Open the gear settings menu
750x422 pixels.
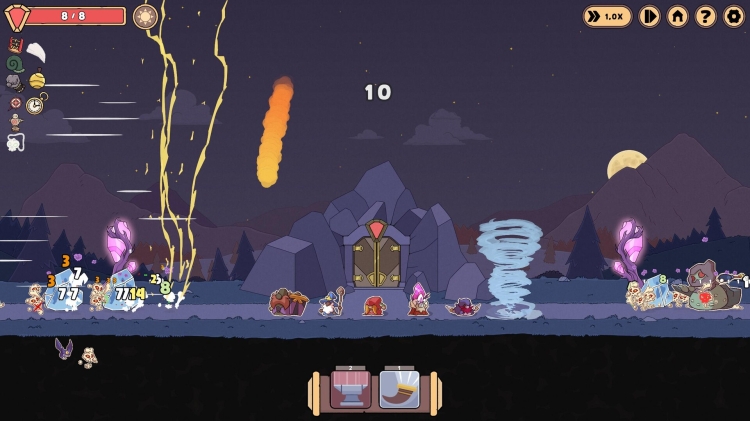click(734, 16)
